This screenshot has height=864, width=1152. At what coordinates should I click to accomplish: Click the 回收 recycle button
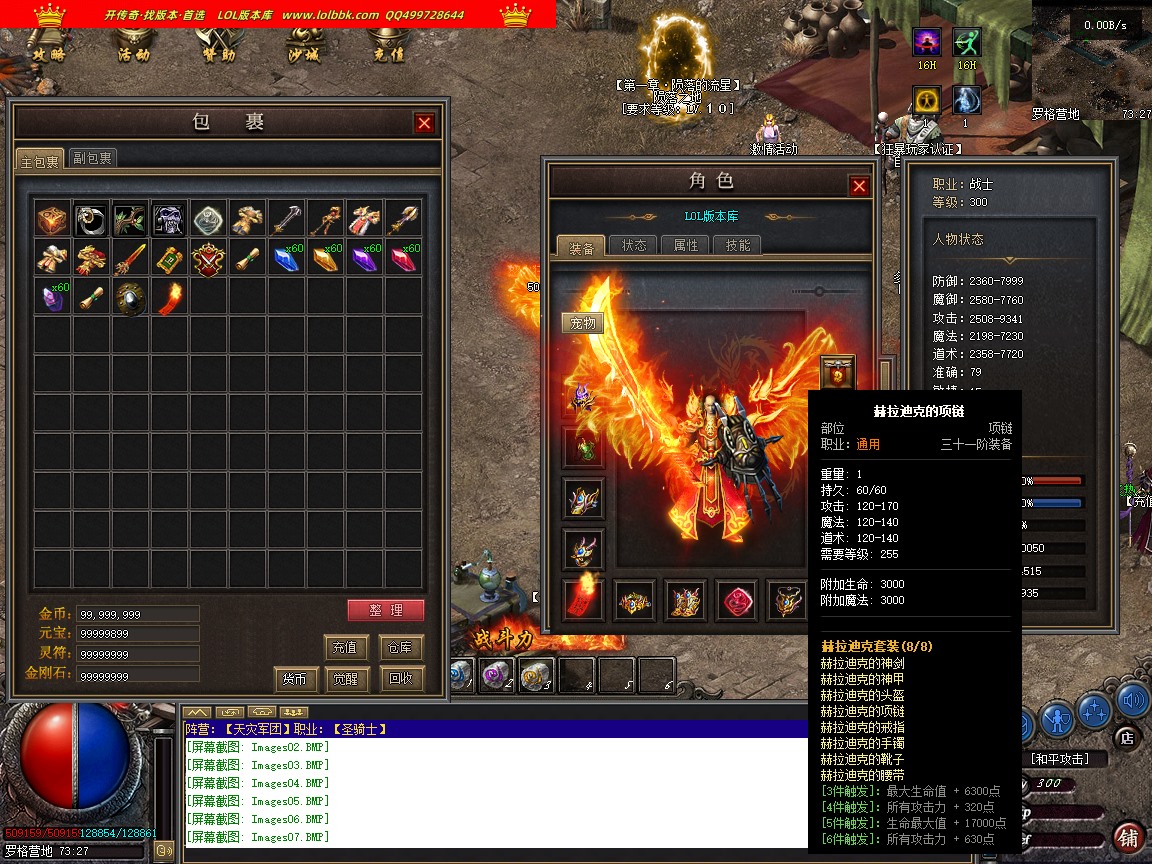point(402,678)
